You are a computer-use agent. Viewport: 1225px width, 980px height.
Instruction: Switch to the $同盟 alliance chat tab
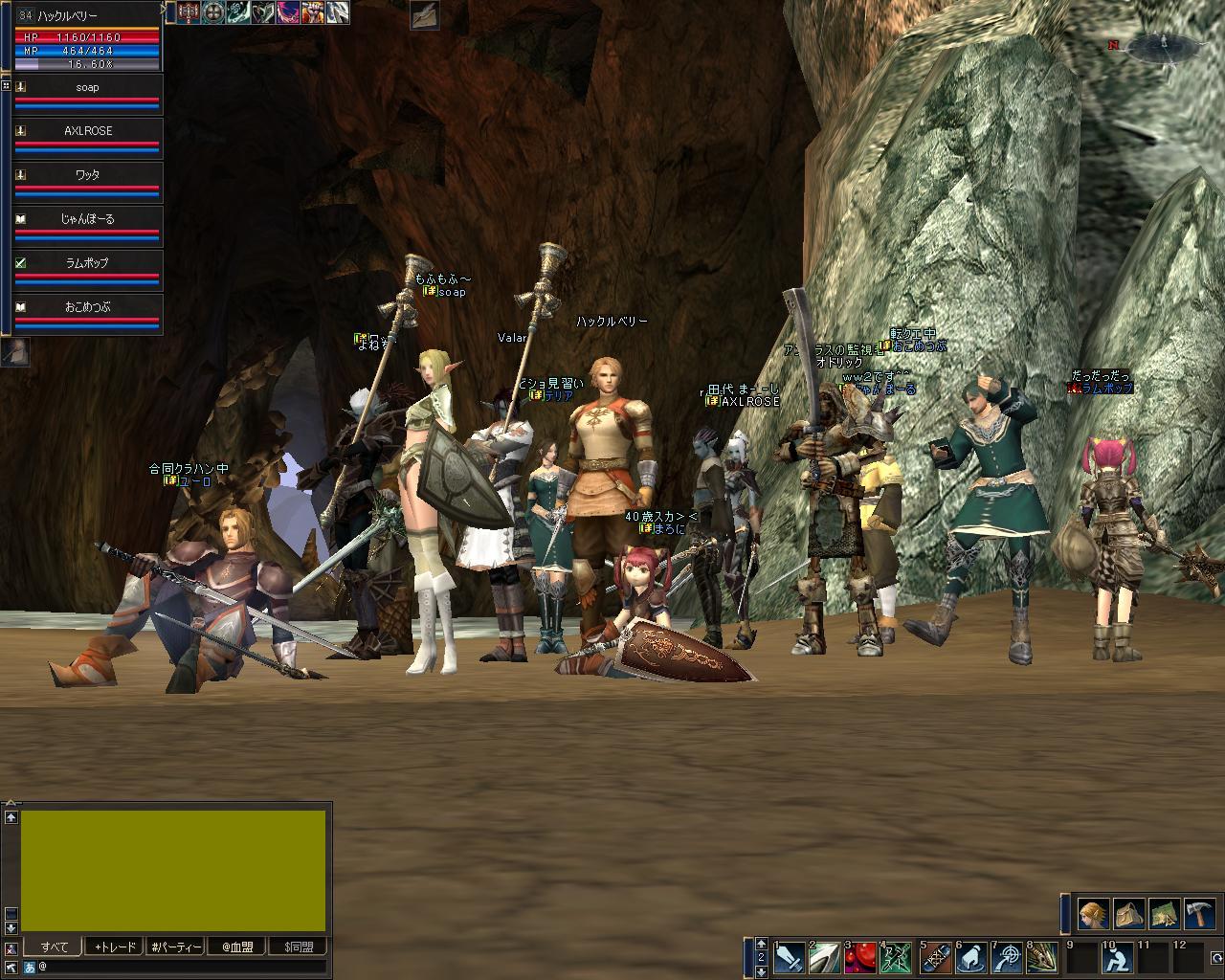pyautogui.click(x=299, y=947)
